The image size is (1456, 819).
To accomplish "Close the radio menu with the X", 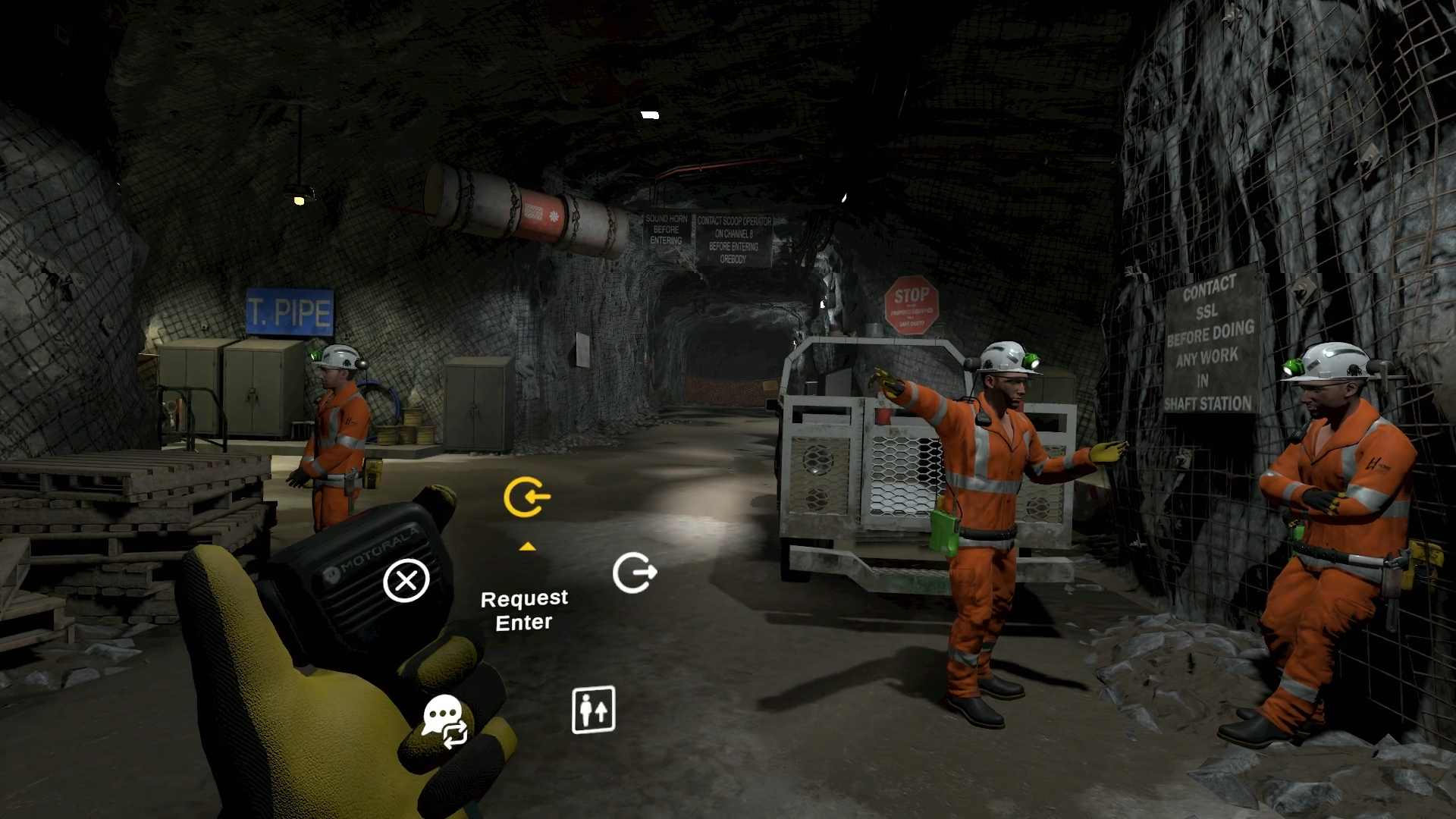I will pyautogui.click(x=406, y=581).
